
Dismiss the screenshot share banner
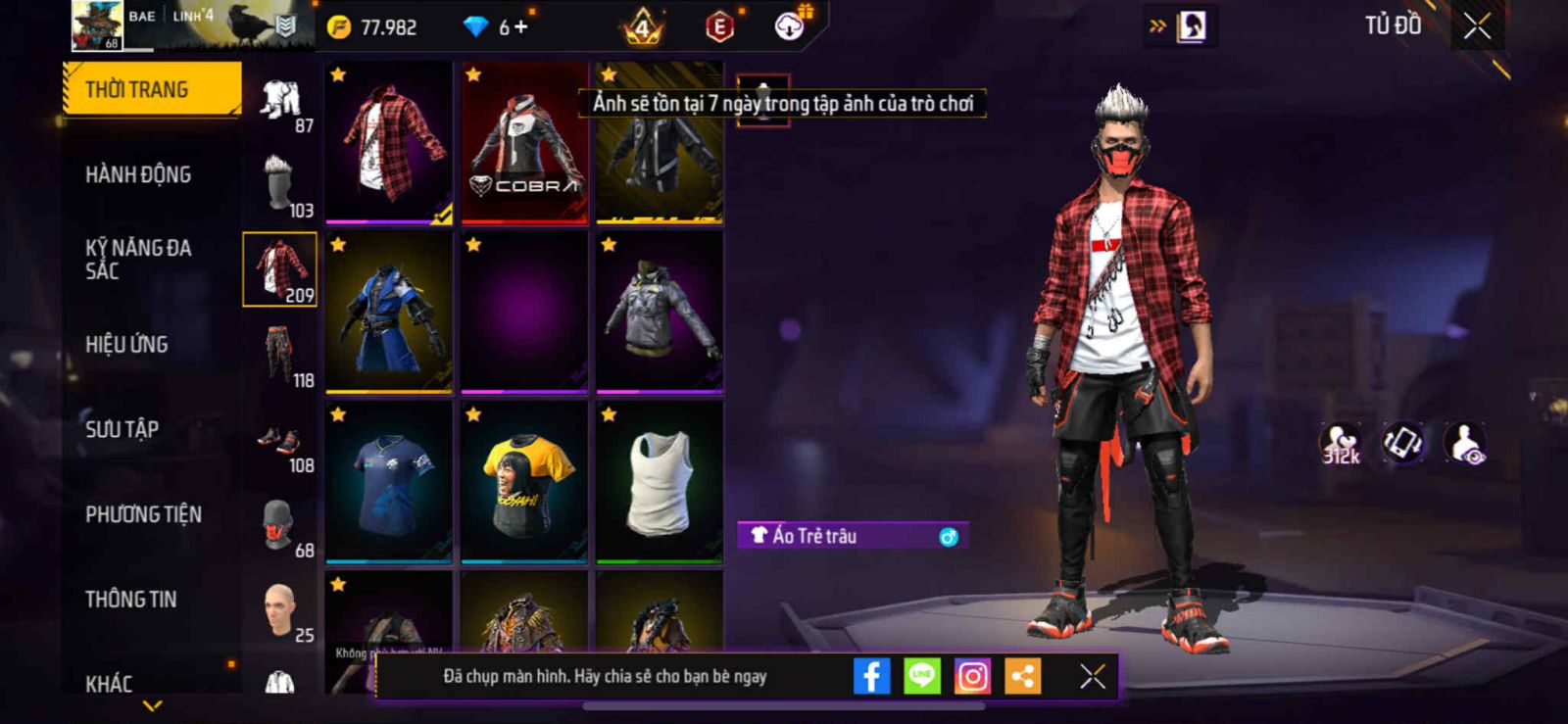click(x=1092, y=676)
